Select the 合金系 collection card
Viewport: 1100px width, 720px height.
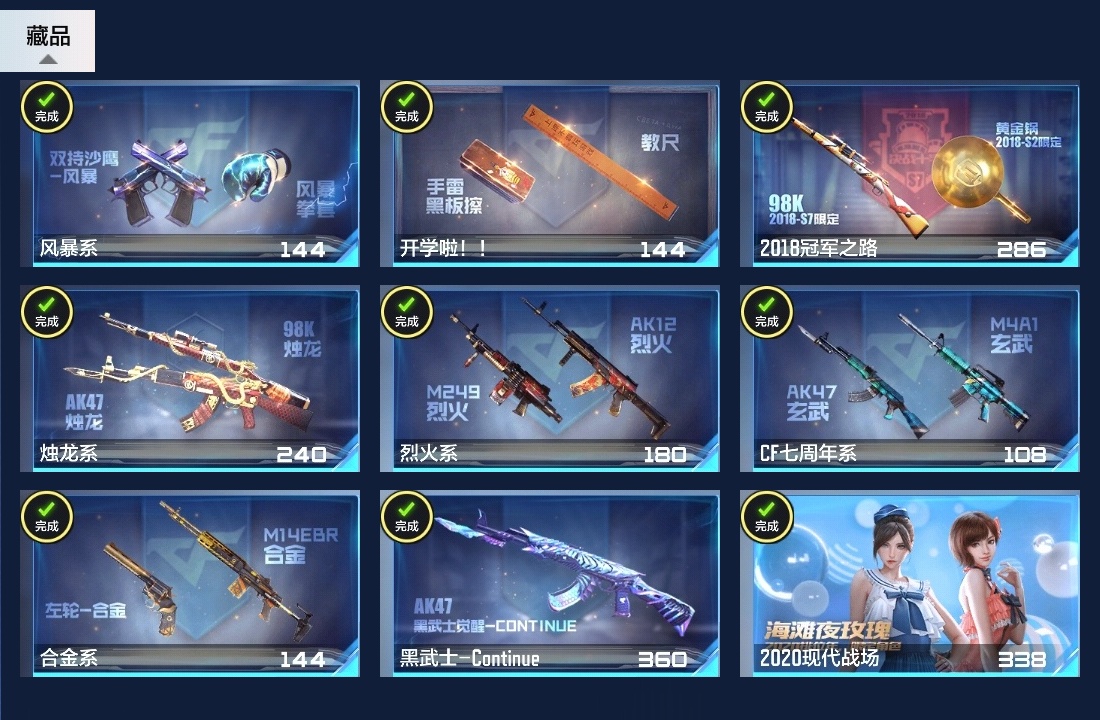tap(190, 585)
